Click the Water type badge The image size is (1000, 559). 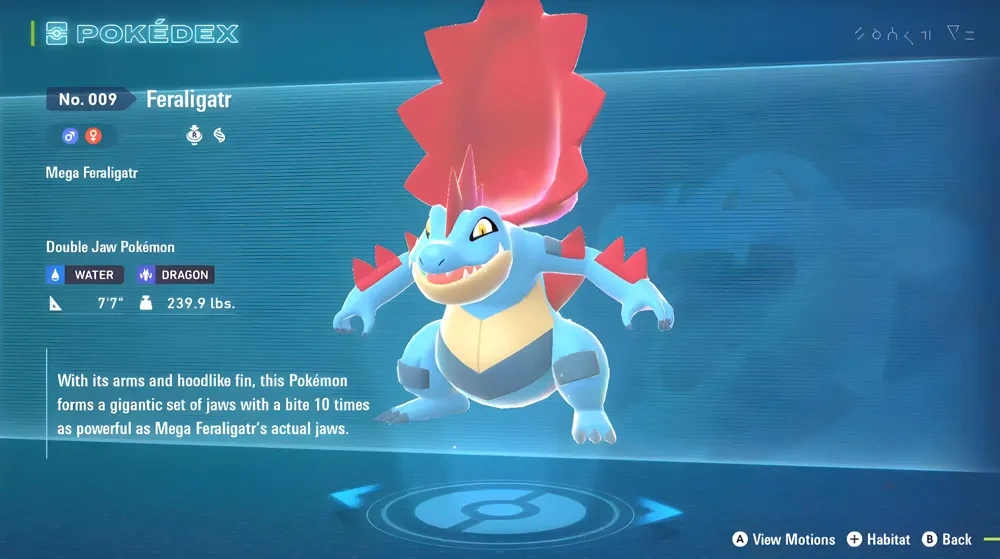tap(85, 275)
